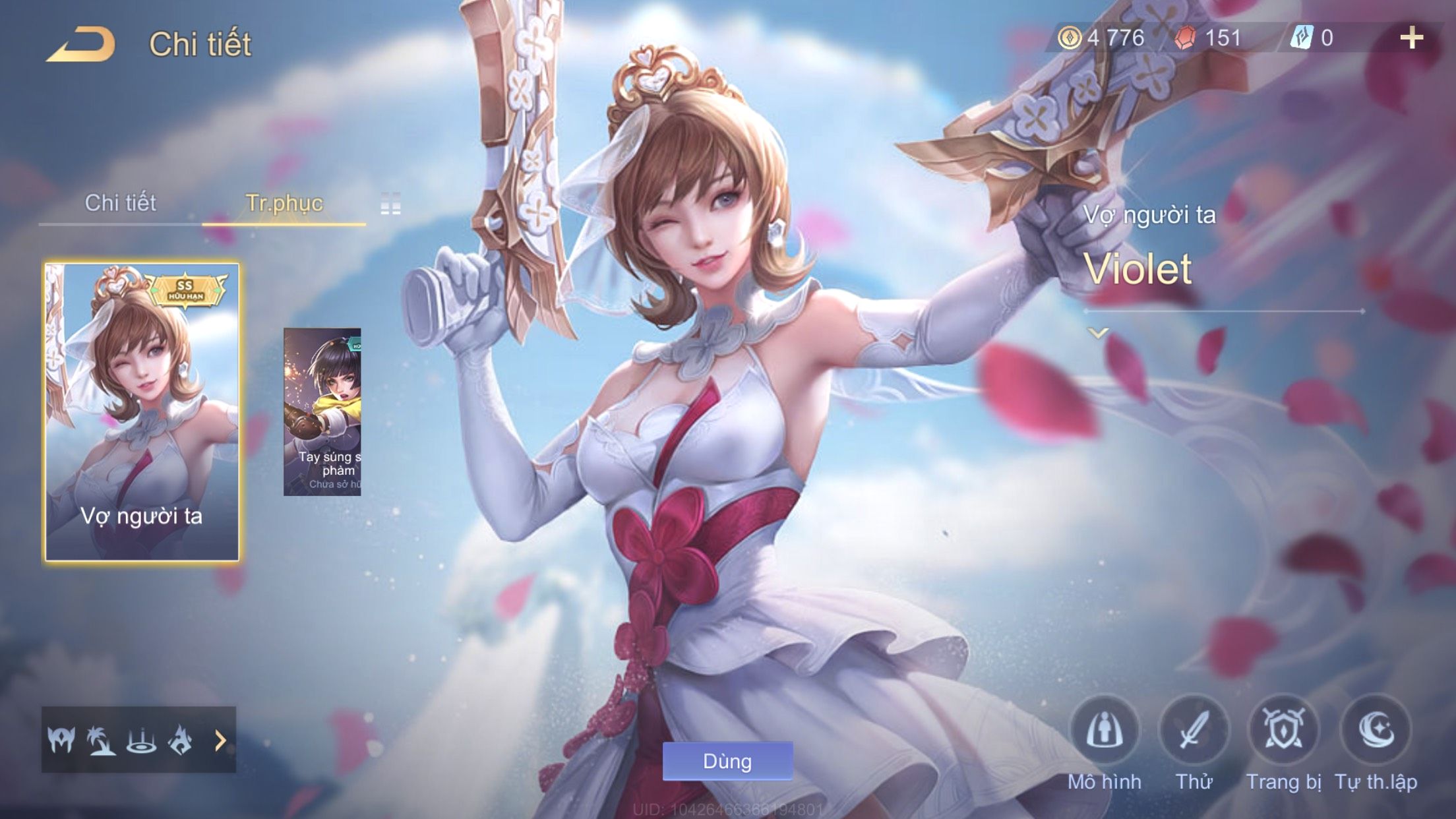Expand the skin details down arrow
The height and width of the screenshot is (819, 1456).
tap(1098, 333)
